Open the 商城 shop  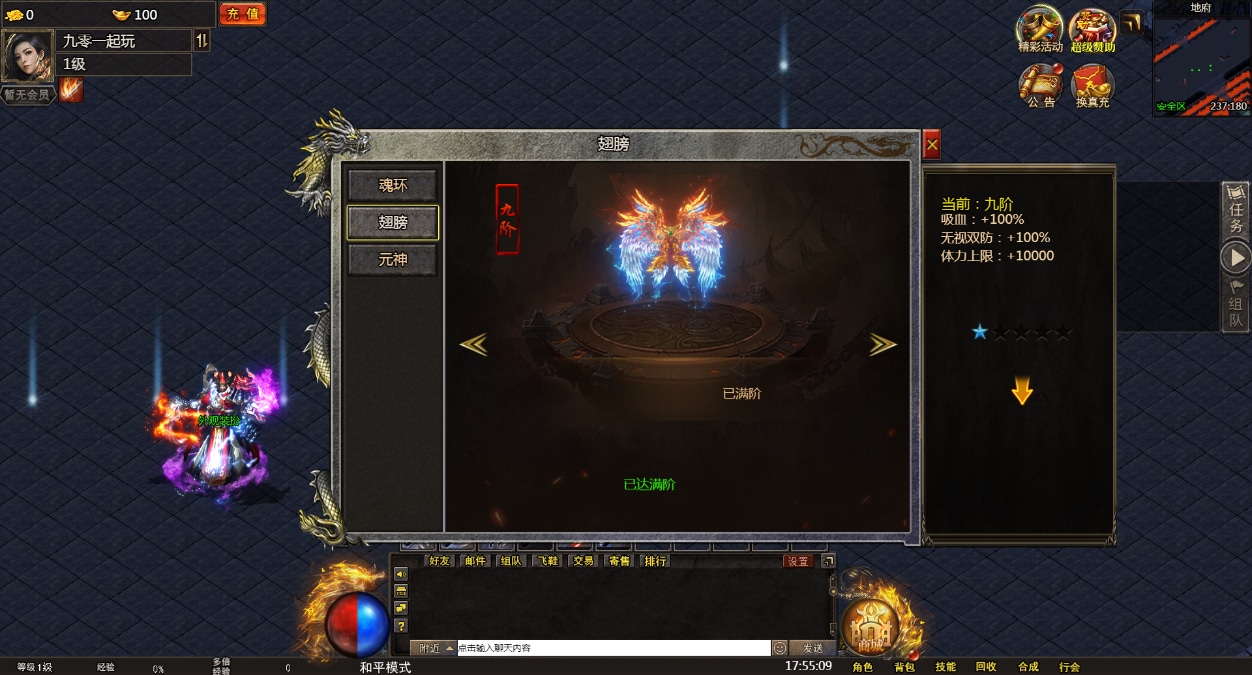pos(871,627)
